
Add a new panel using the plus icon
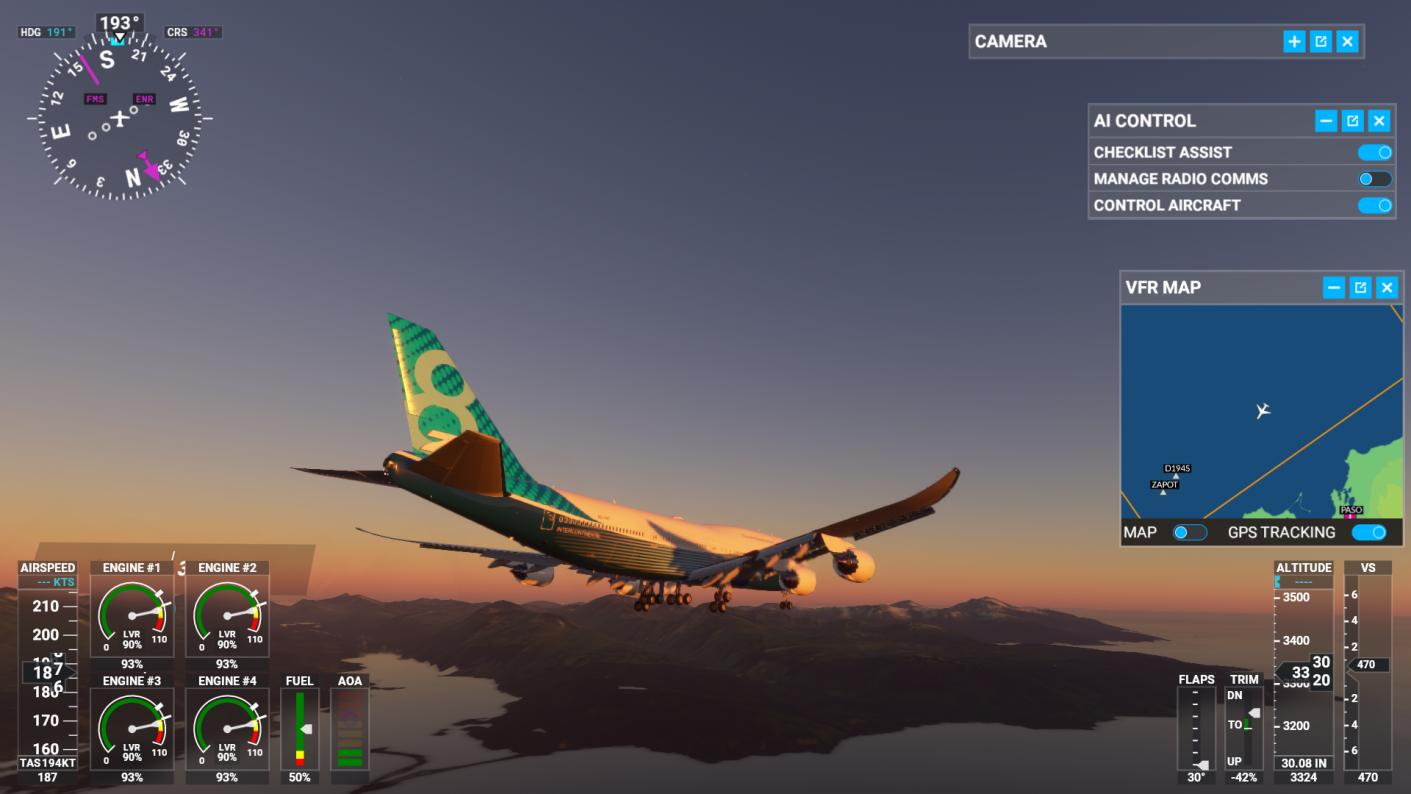click(1294, 41)
